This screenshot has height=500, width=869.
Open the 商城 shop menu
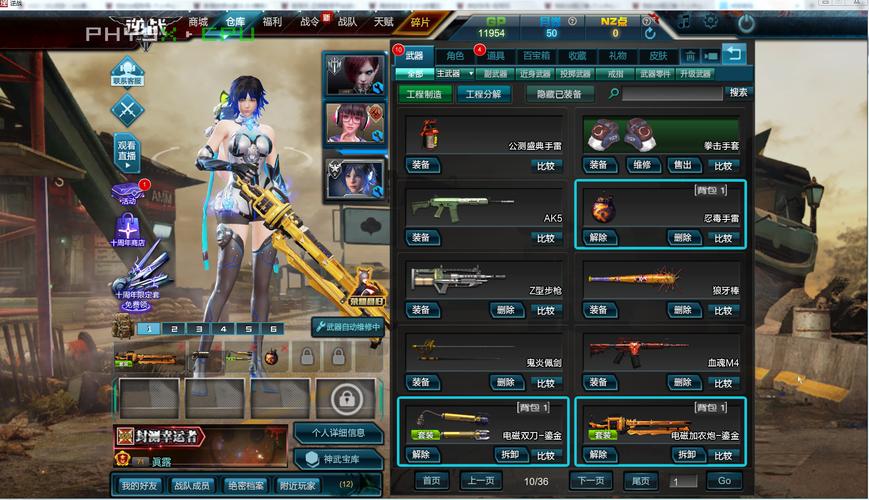pyautogui.click(x=198, y=21)
